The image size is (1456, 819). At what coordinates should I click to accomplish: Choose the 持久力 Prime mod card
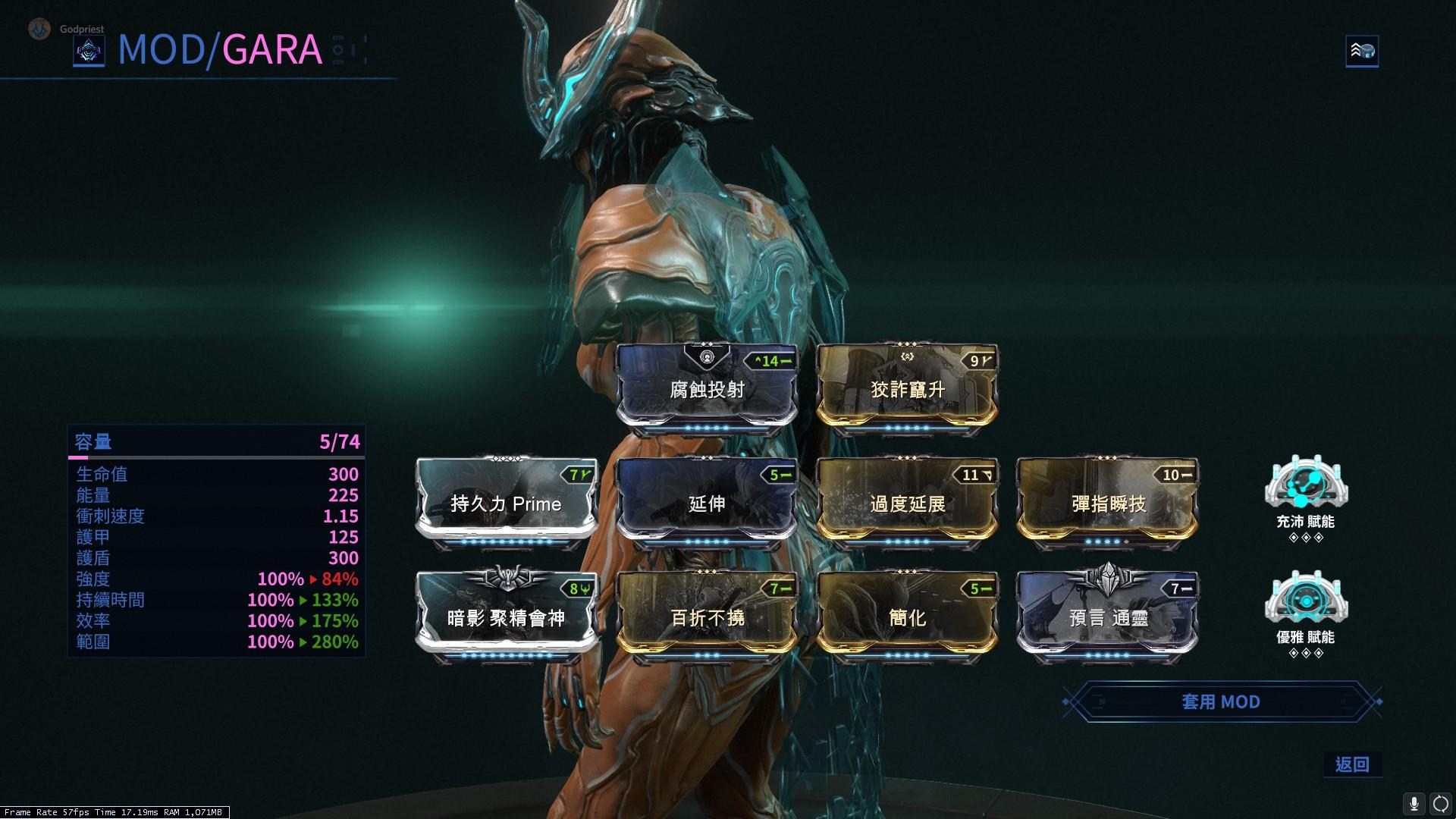(506, 503)
